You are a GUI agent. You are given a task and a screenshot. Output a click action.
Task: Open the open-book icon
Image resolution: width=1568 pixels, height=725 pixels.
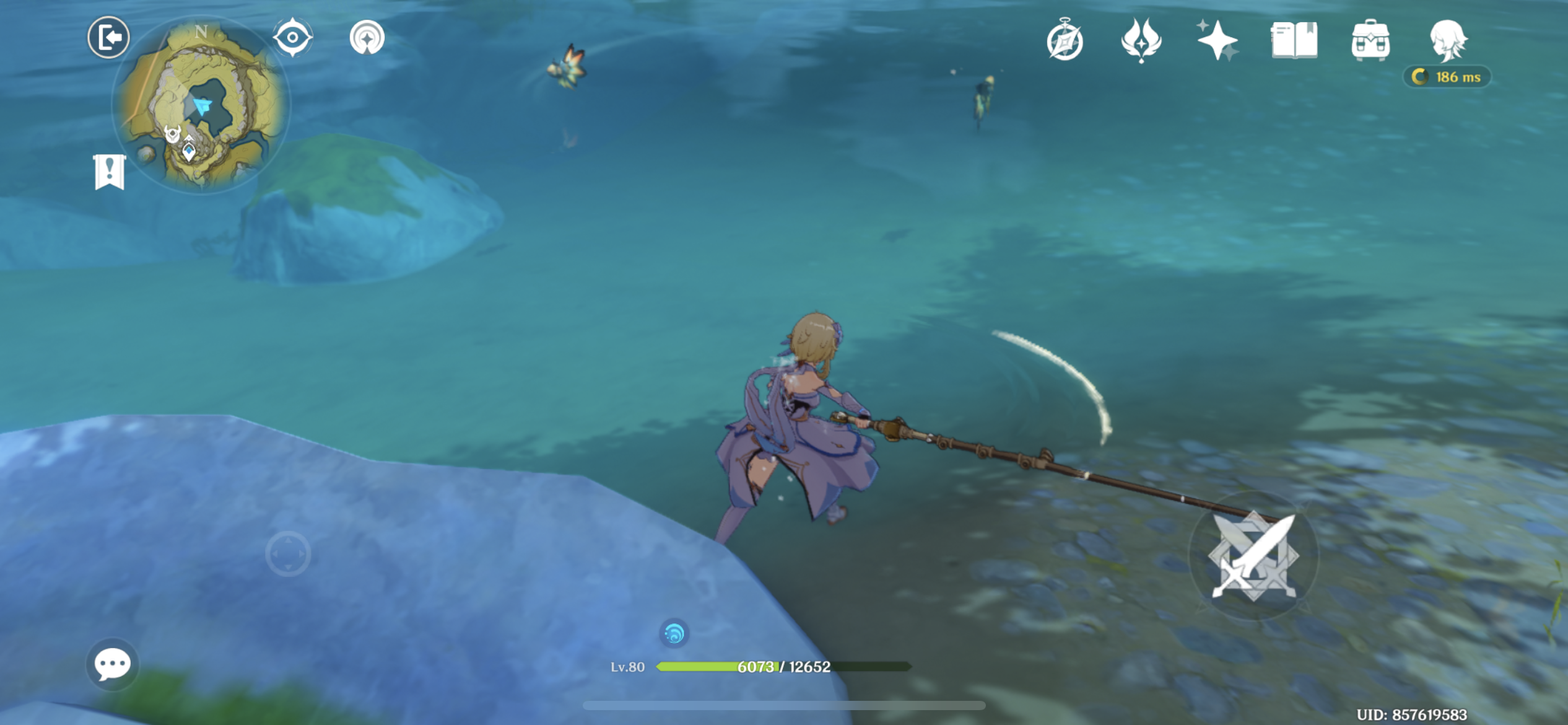[x=1294, y=41]
